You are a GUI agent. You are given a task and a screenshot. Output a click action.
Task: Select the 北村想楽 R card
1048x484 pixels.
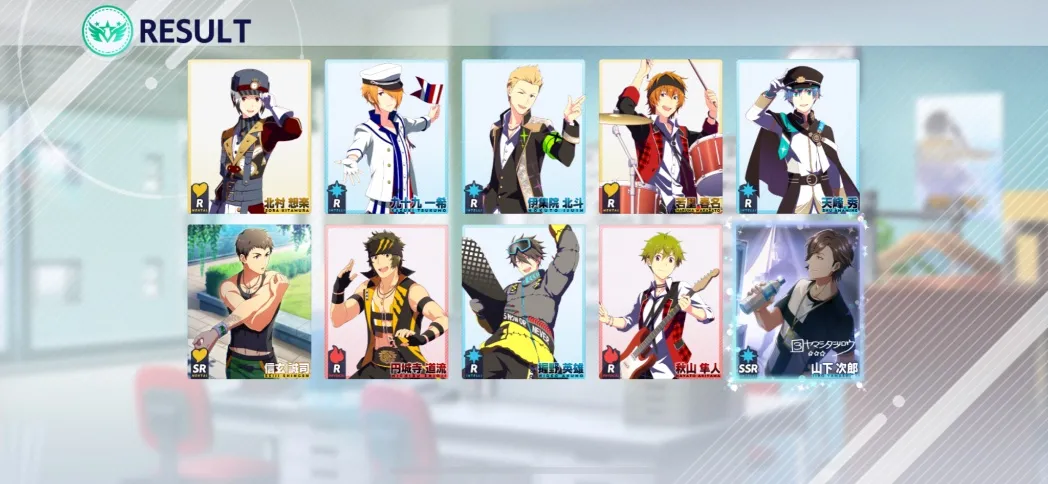[x=249, y=137]
